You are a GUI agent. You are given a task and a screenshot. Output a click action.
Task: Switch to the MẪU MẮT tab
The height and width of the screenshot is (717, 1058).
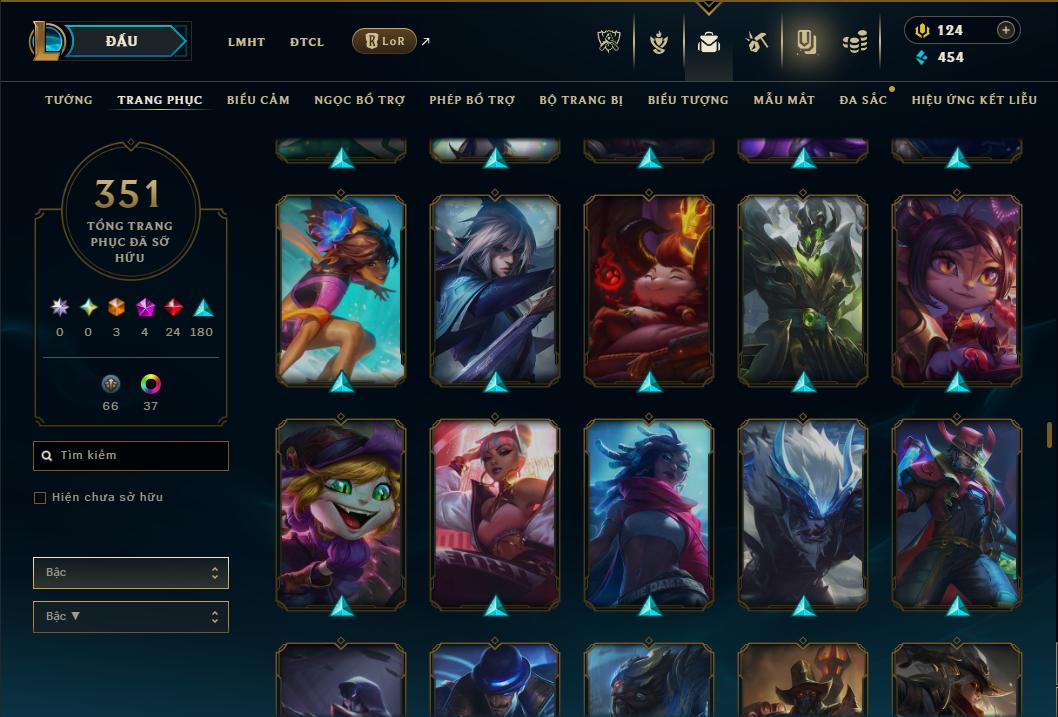click(x=784, y=100)
